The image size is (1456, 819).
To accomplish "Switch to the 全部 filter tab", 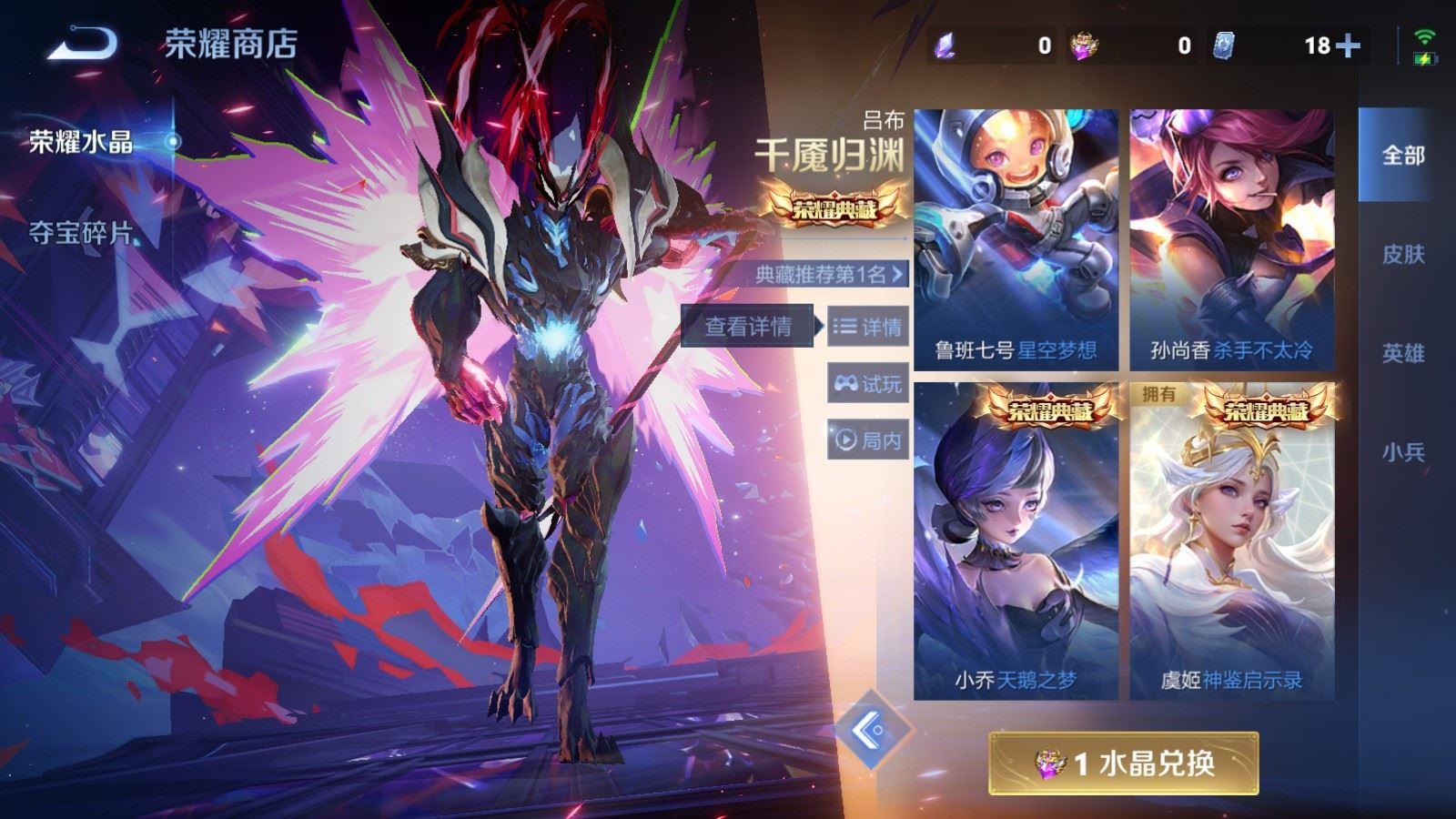I will tap(1402, 156).
